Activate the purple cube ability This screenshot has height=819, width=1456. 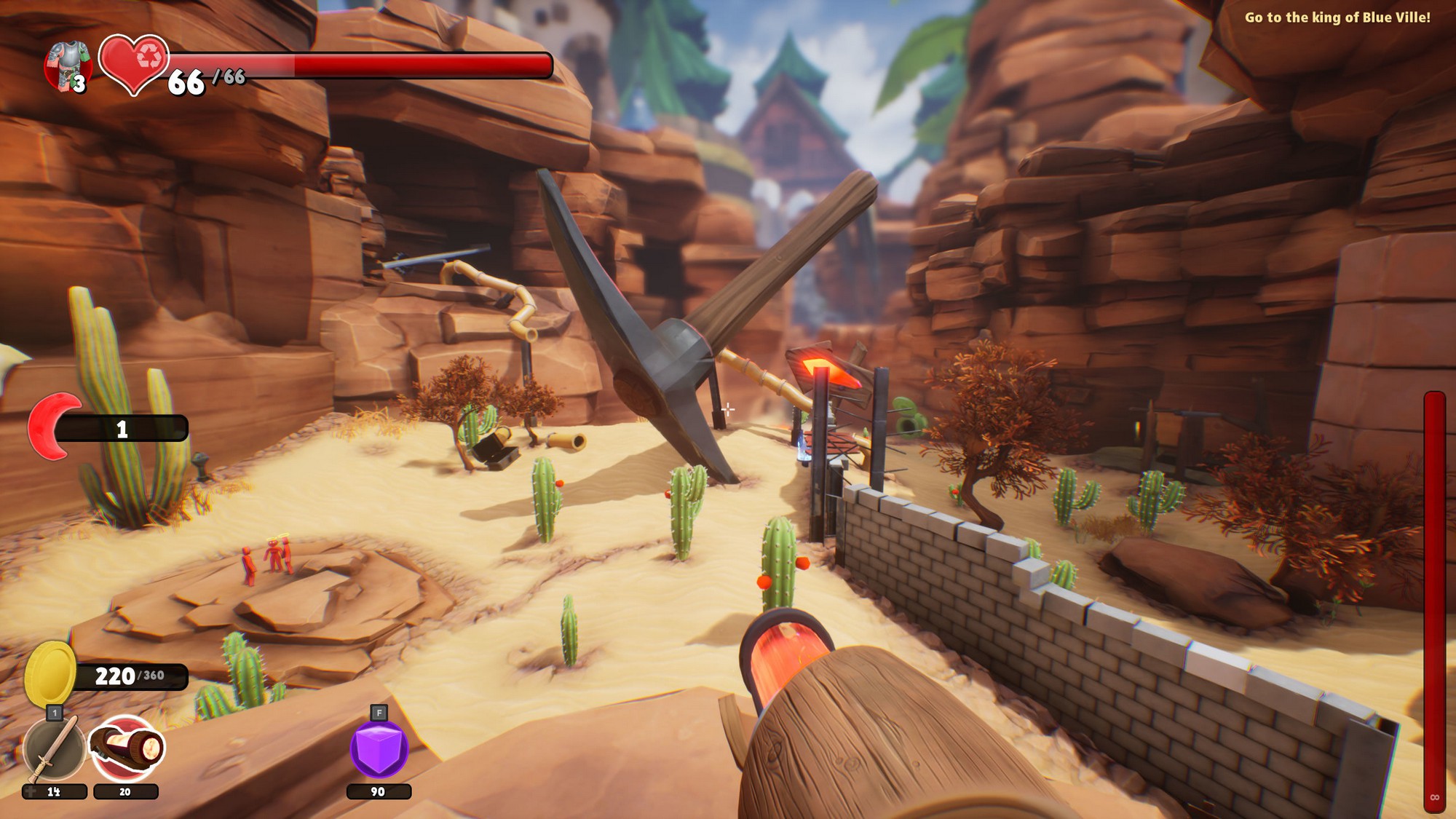(379, 748)
